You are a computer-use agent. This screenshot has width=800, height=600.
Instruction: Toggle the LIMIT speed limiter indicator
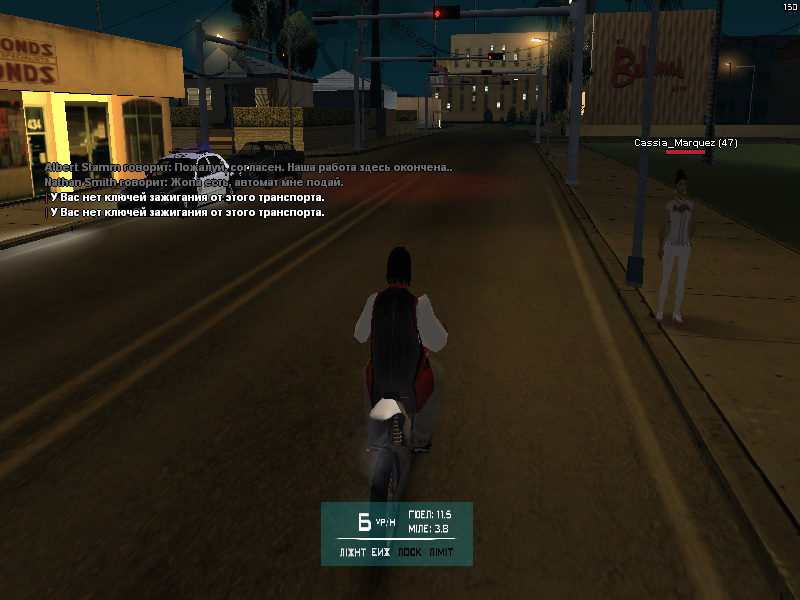point(441,552)
